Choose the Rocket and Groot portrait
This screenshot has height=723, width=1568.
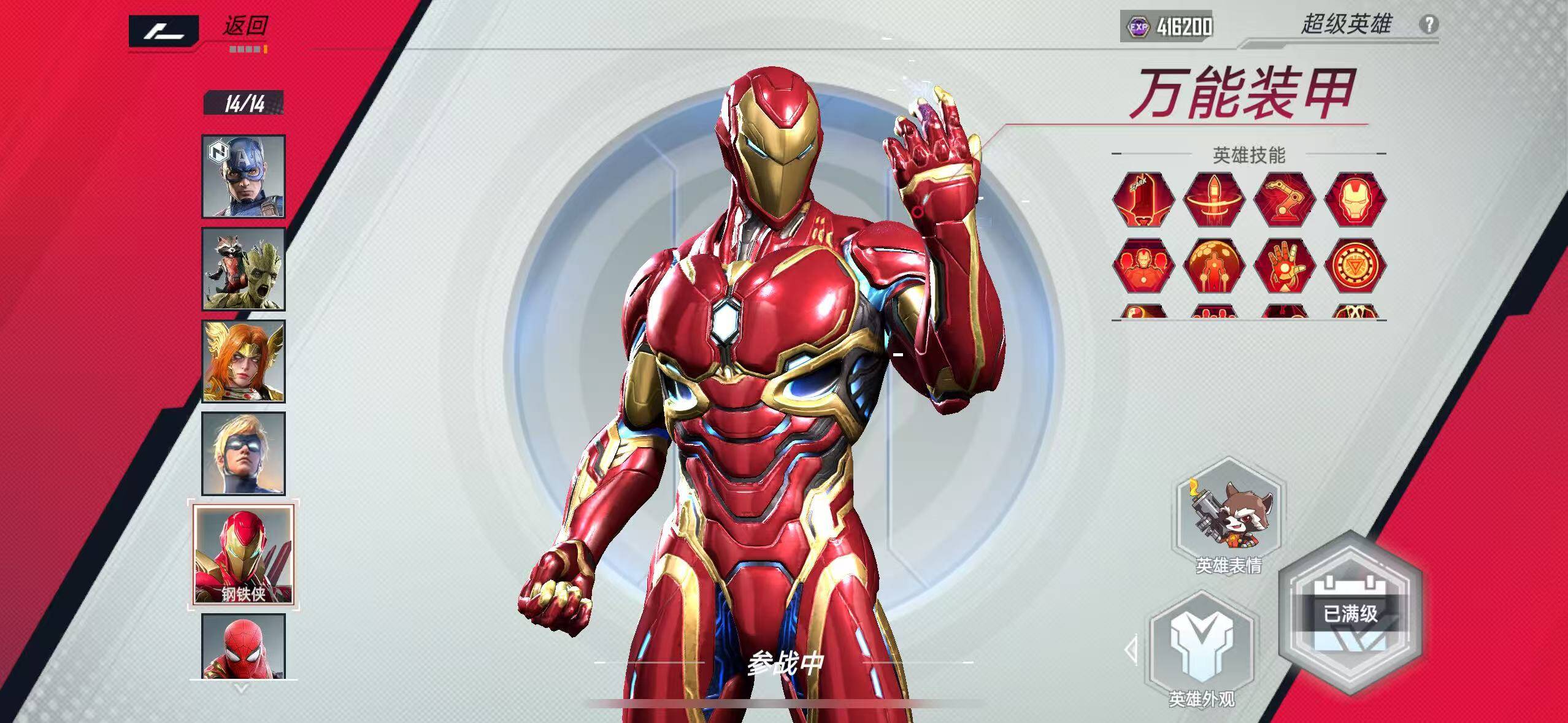point(244,269)
